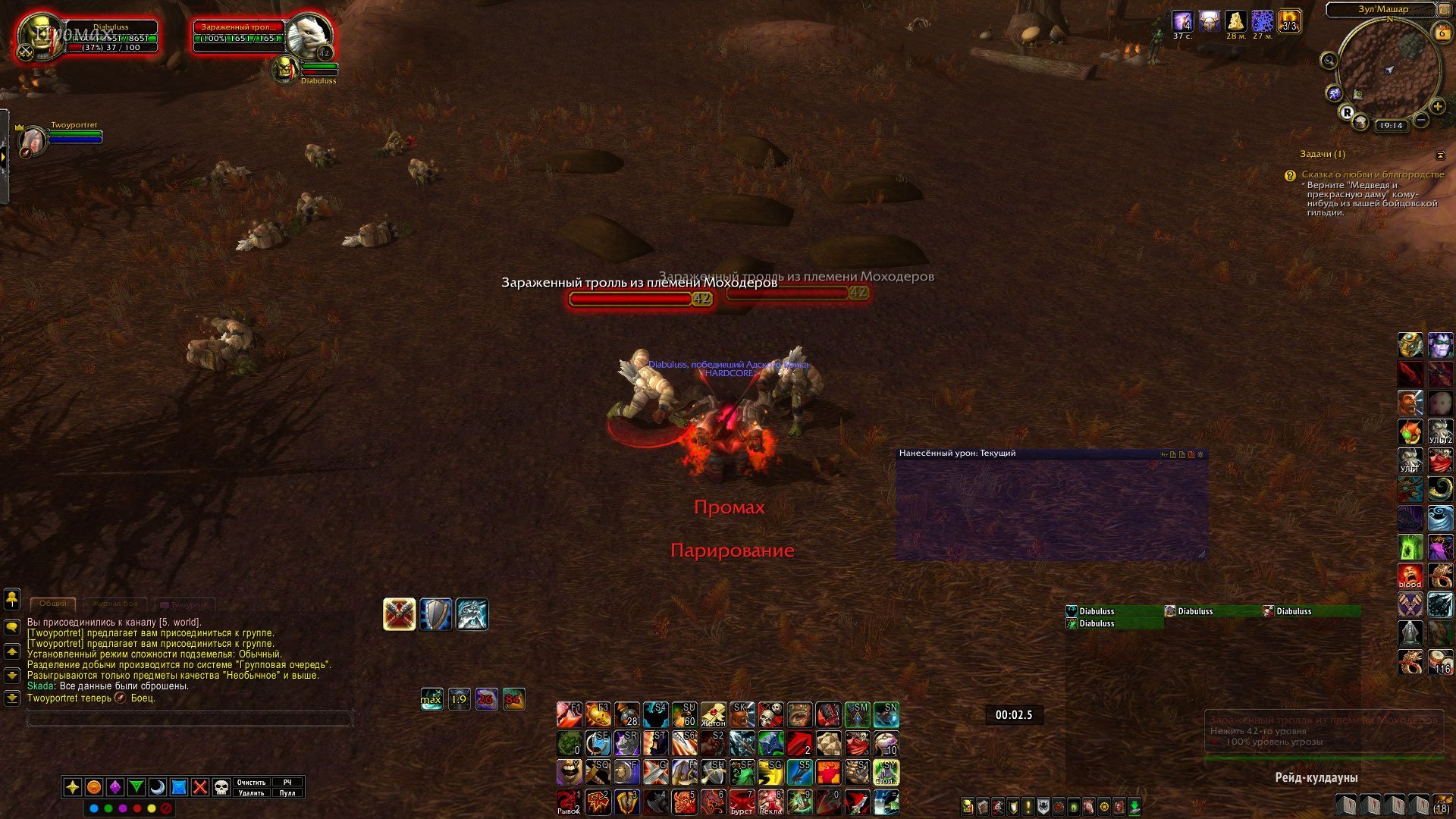The height and width of the screenshot is (819, 1456).
Task: Open the quest "Сказка о любви и благородстве"
Action: click(x=1373, y=174)
